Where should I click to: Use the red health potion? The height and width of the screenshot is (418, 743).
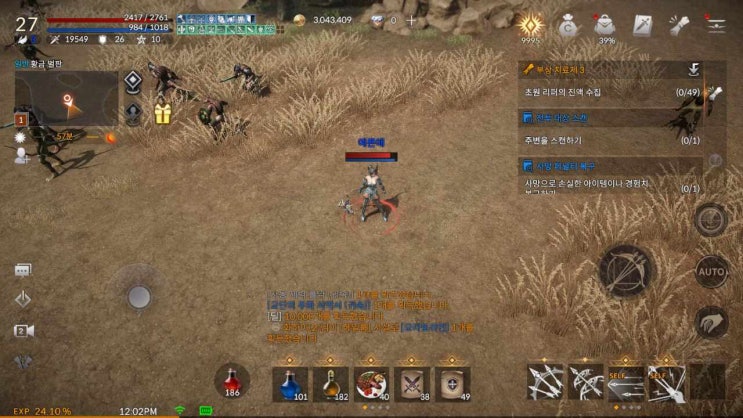pos(232,381)
